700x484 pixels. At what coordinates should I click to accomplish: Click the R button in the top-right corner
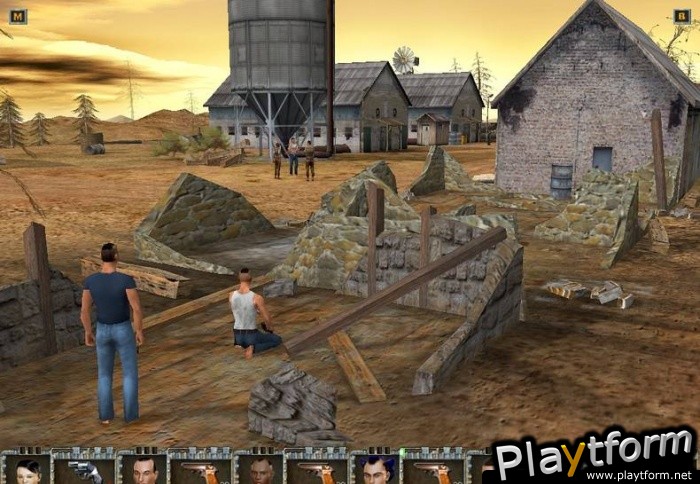(x=682, y=16)
